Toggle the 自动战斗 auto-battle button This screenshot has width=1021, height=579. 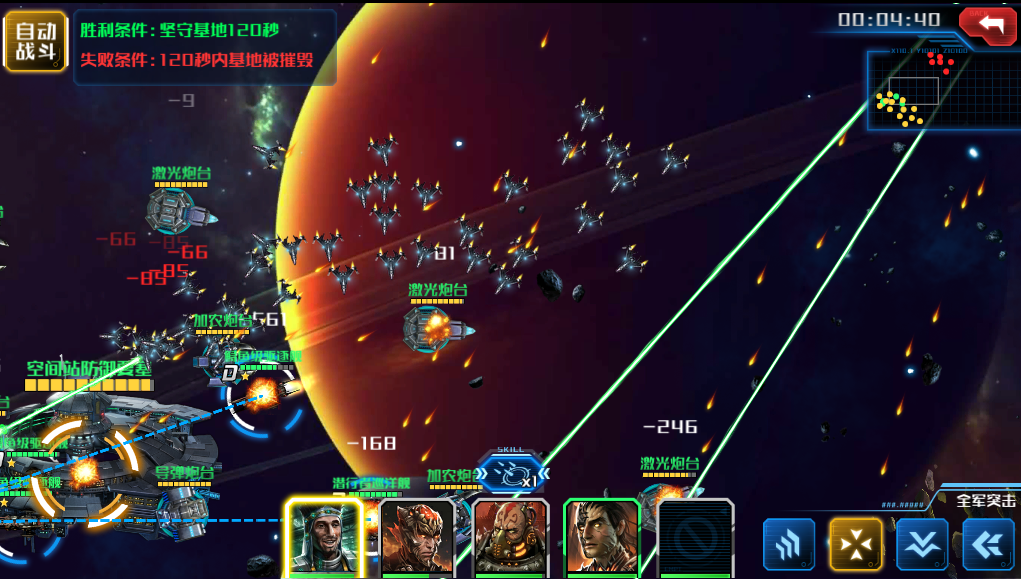(x=35, y=42)
